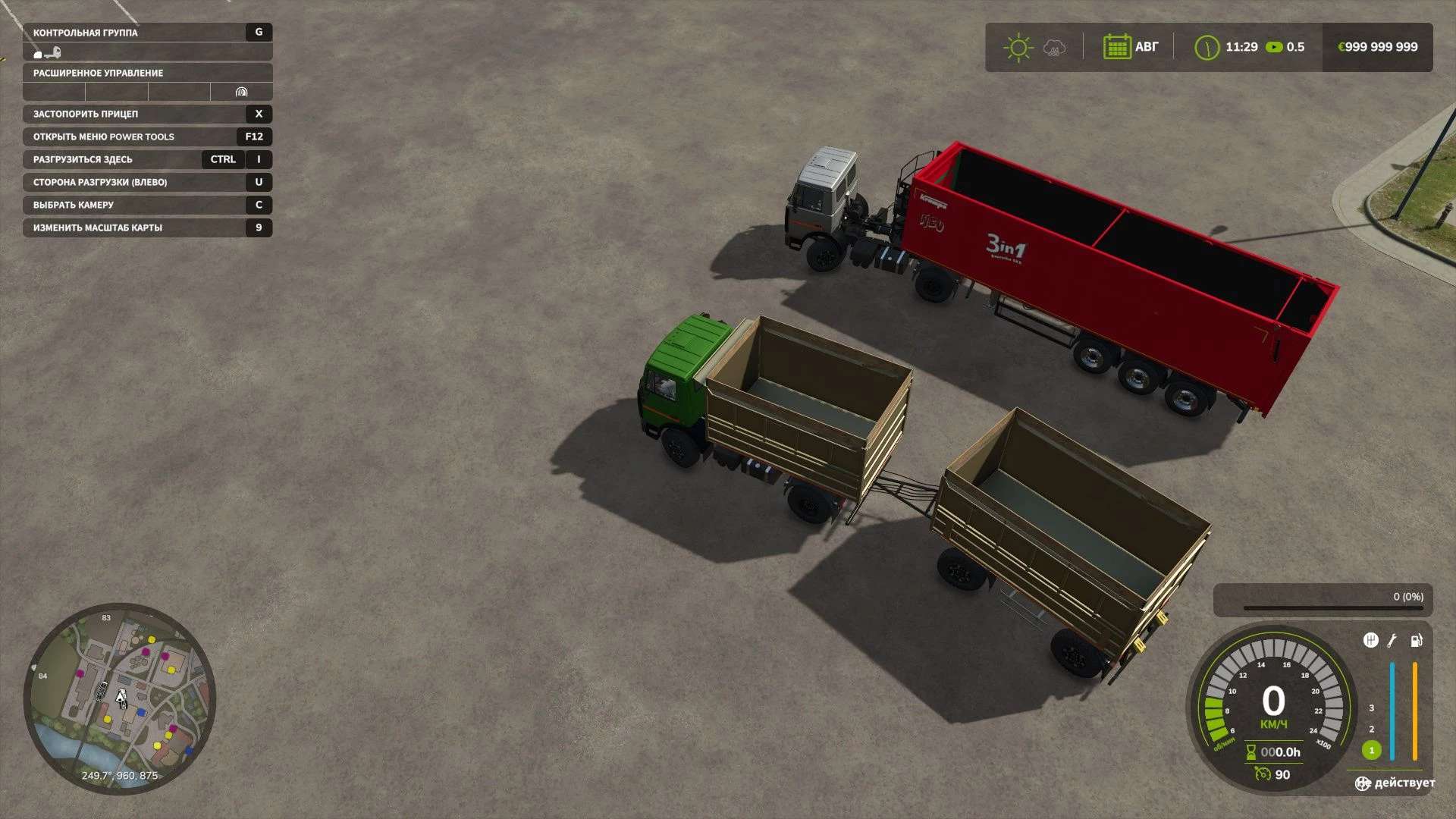Toggle the tunnel-shaped icon under Расширенное управление
Screen dimensions: 1456x819
click(241, 93)
